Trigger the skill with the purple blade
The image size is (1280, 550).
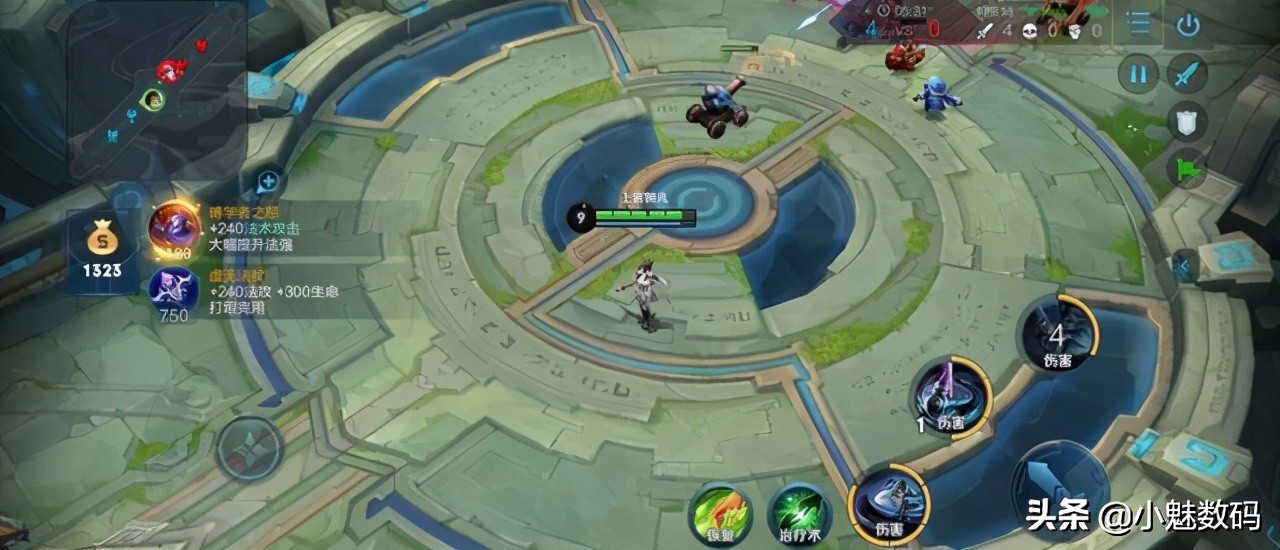coord(950,396)
